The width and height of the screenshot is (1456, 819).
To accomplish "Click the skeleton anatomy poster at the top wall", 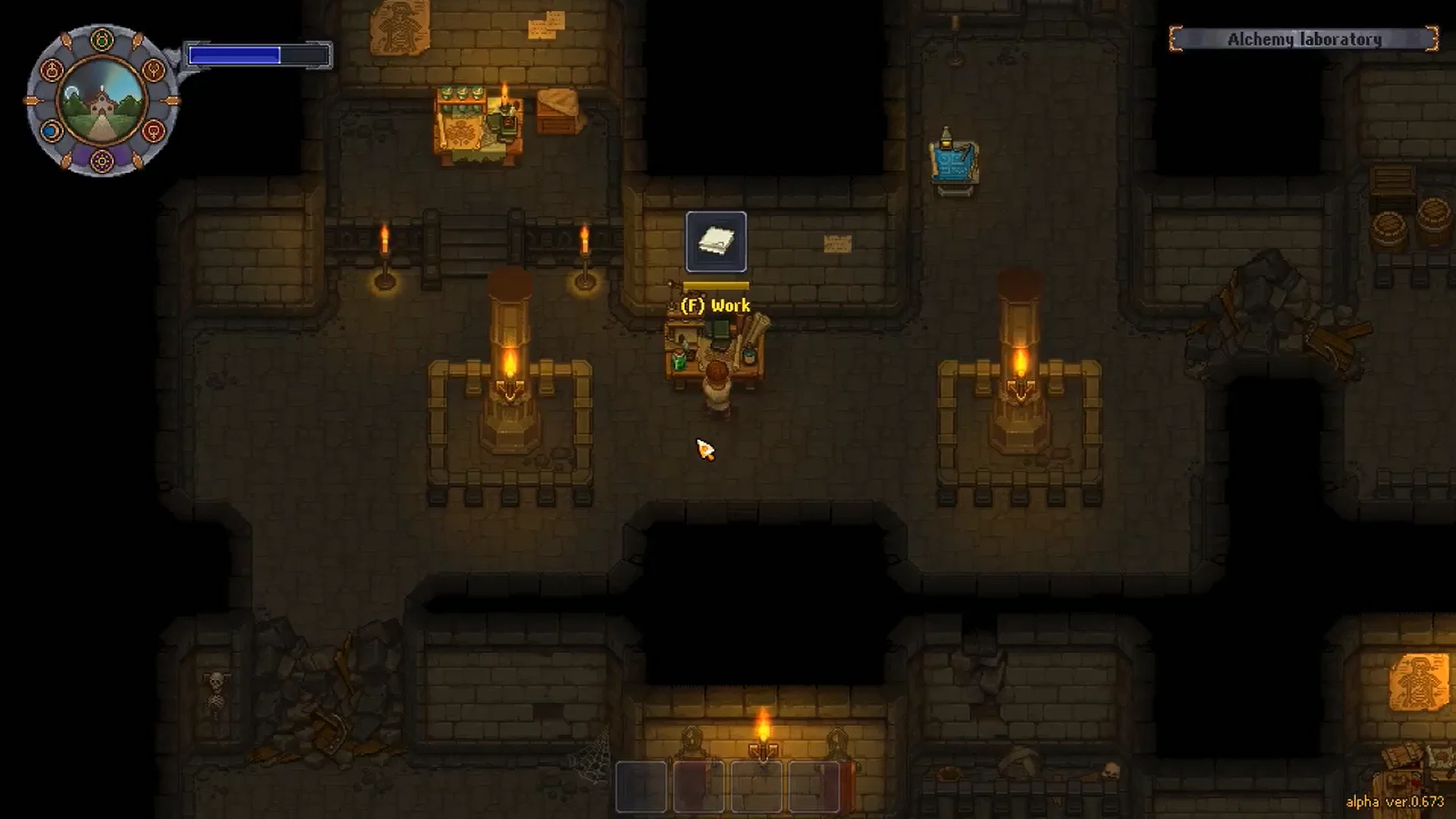I will (400, 27).
